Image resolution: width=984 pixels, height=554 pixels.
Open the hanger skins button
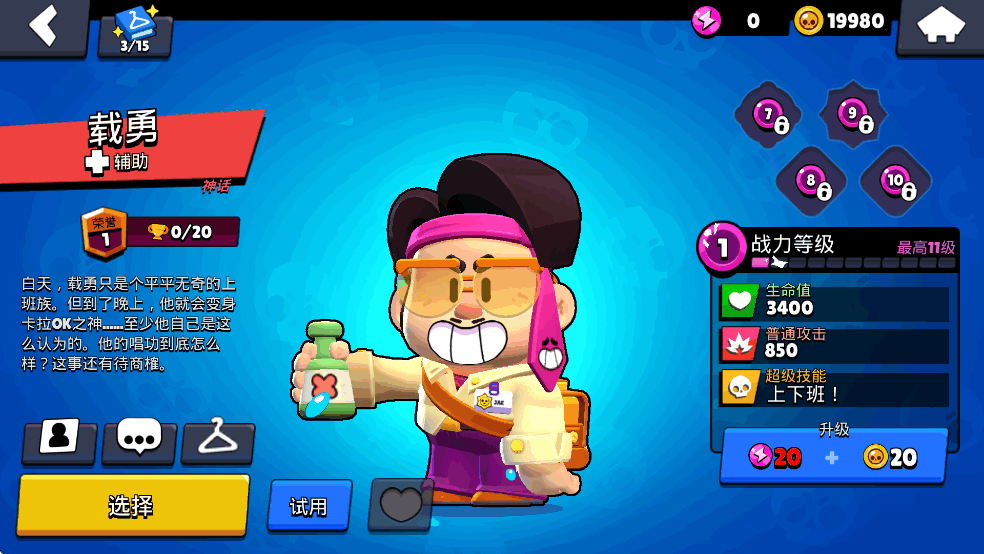point(218,439)
